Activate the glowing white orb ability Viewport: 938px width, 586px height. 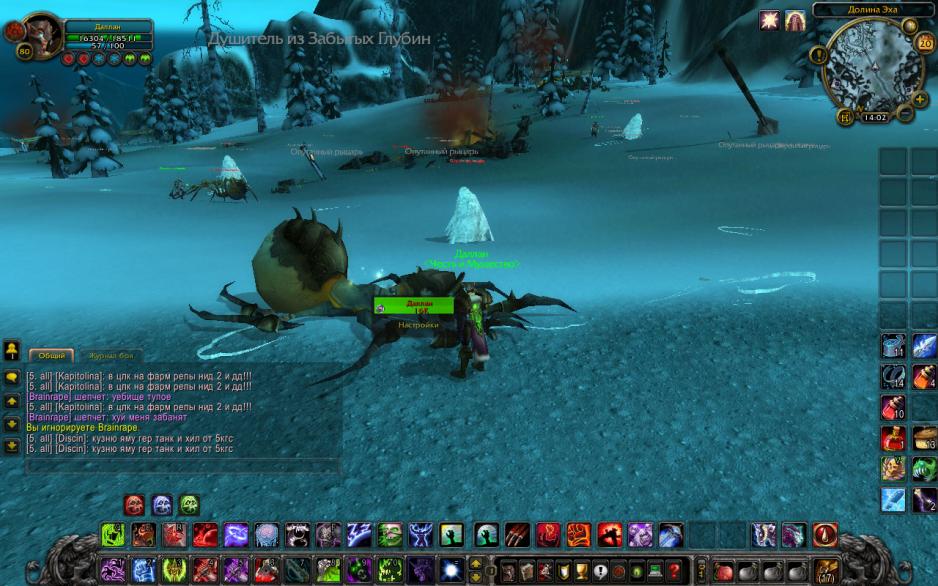coord(451,568)
